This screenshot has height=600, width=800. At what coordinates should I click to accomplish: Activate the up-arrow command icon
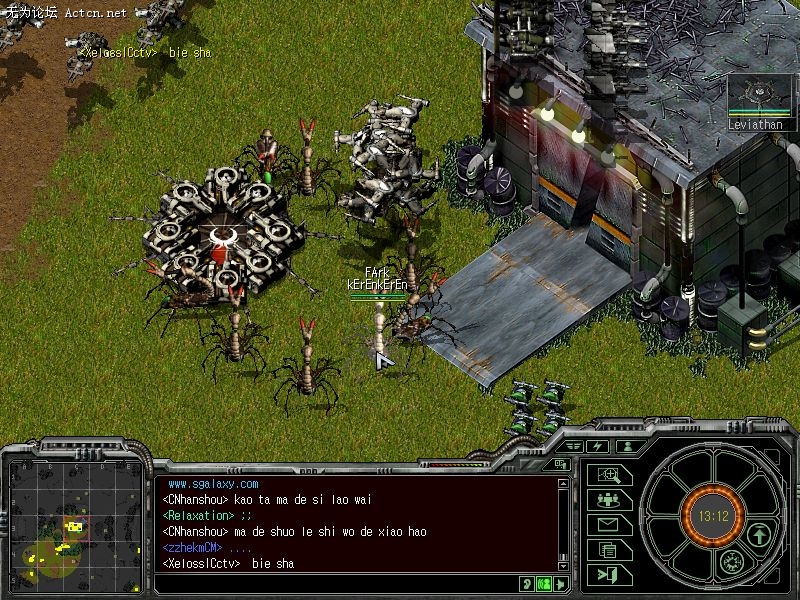(x=759, y=535)
